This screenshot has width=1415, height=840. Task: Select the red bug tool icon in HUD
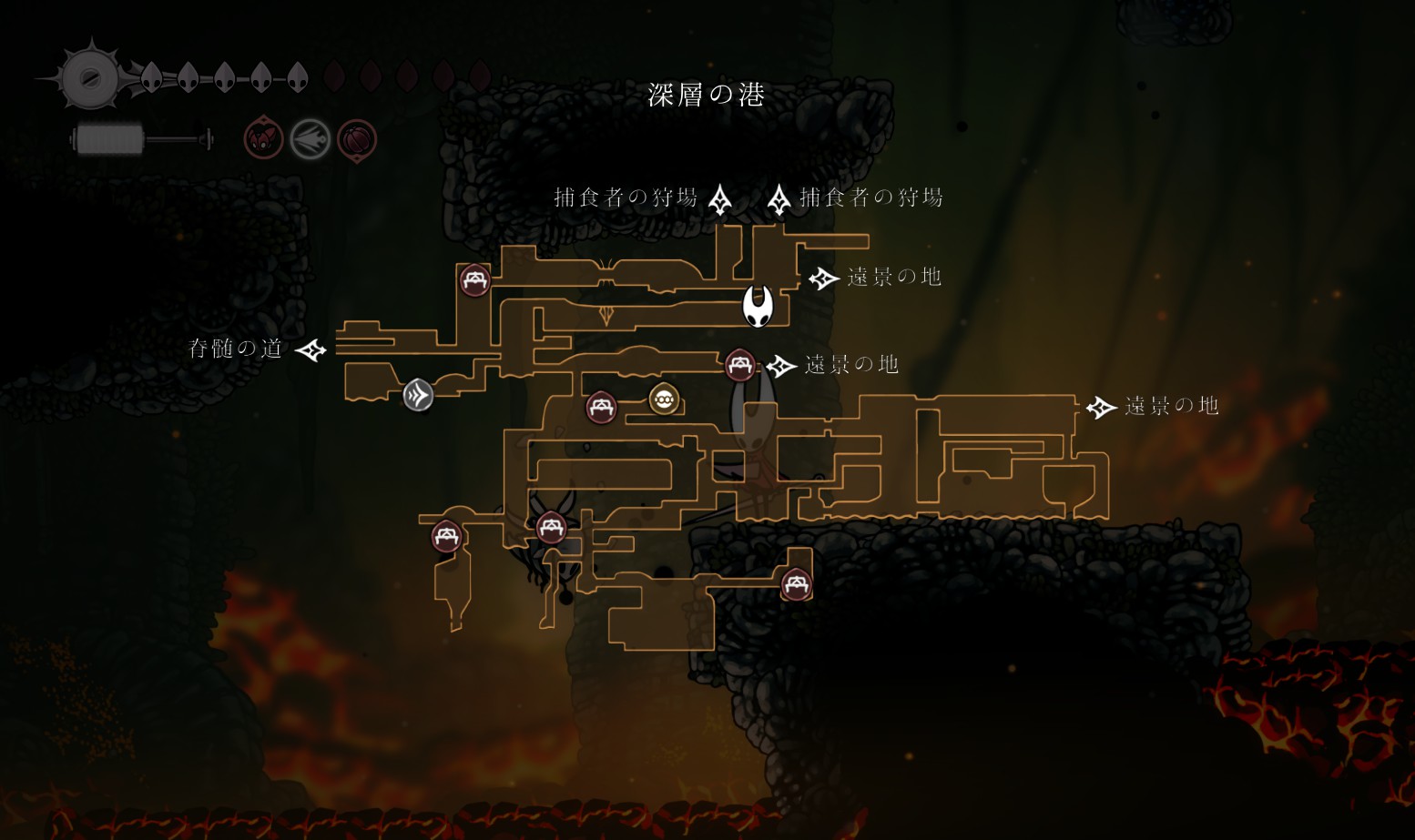[263, 140]
